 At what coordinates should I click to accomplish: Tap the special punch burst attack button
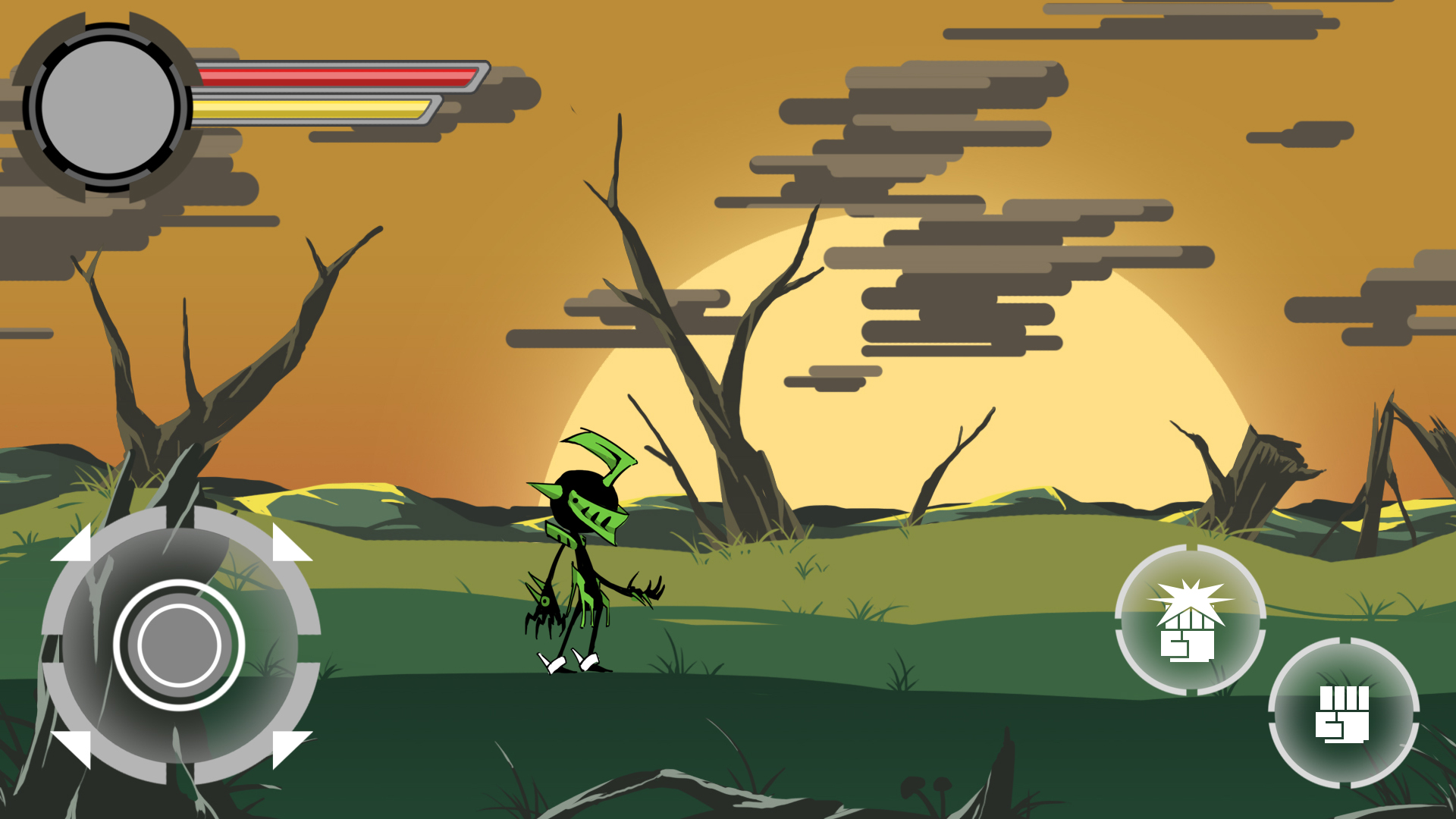tap(1190, 620)
